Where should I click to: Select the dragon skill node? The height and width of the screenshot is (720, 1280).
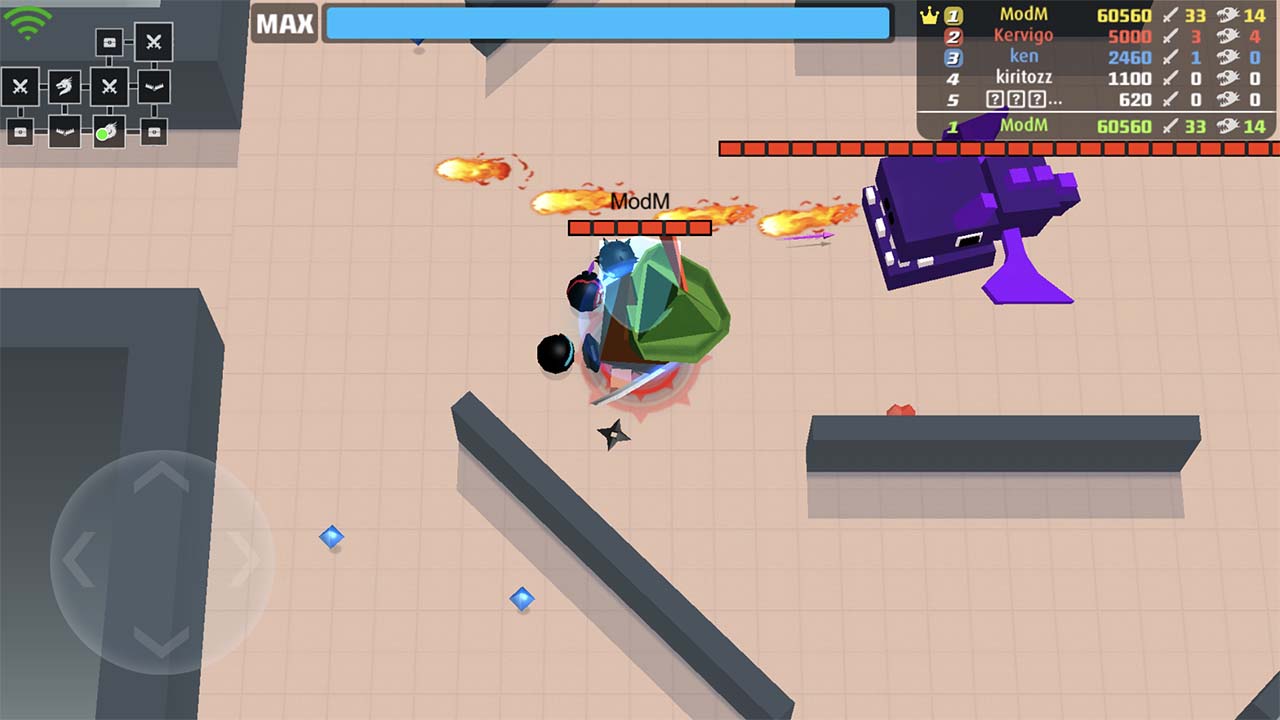[x=64, y=84]
